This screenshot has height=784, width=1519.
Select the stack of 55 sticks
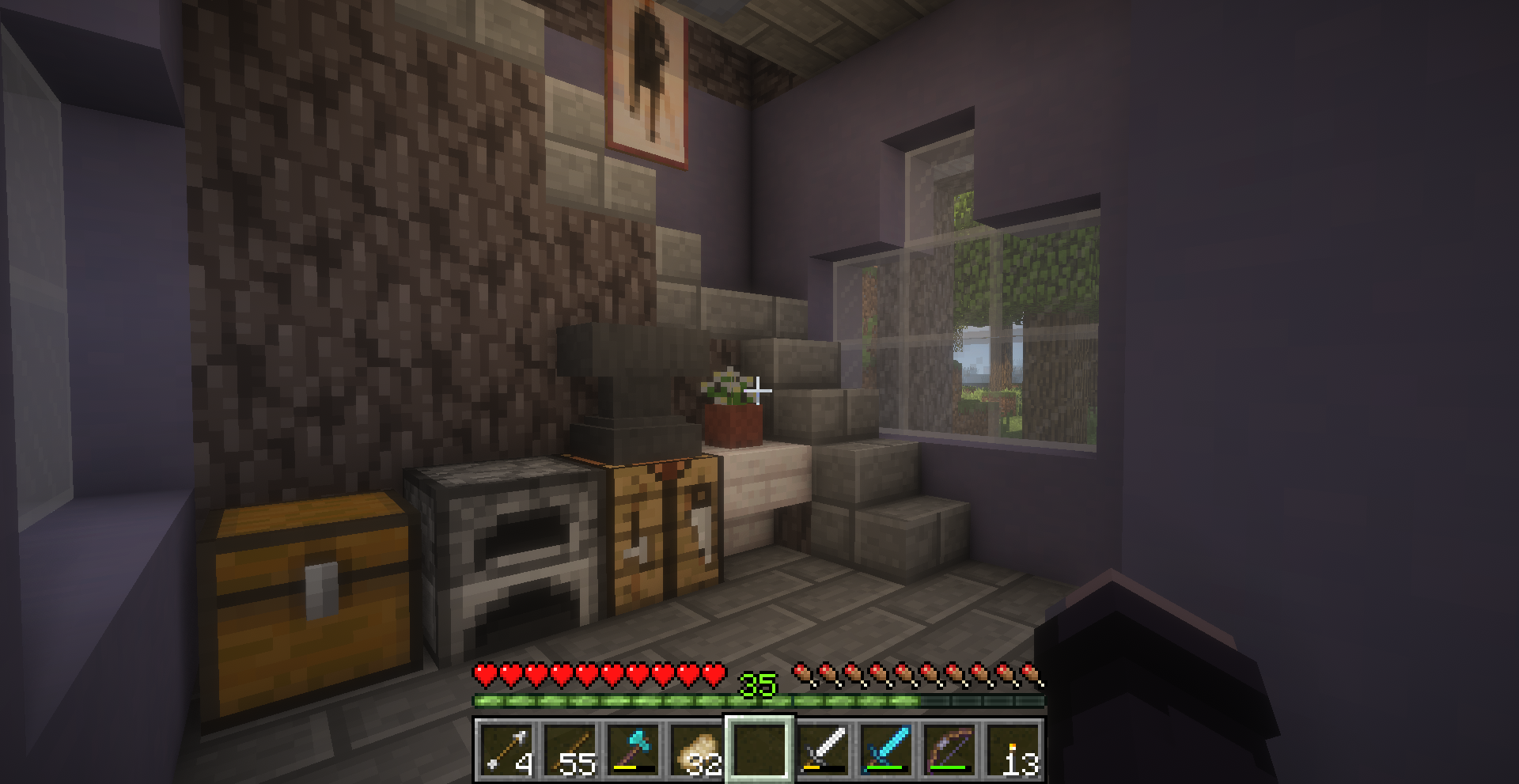[x=569, y=749]
